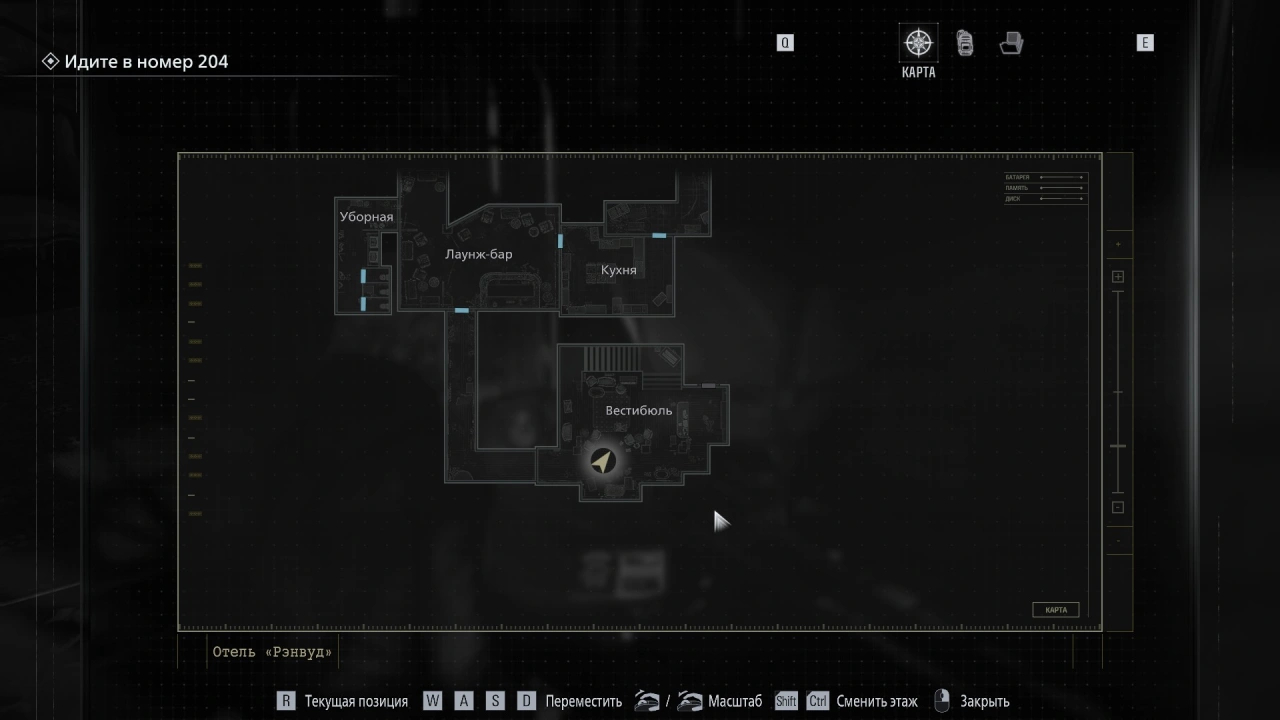The width and height of the screenshot is (1280, 720).
Task: Select the Кухня room on the map
Action: tap(618, 270)
